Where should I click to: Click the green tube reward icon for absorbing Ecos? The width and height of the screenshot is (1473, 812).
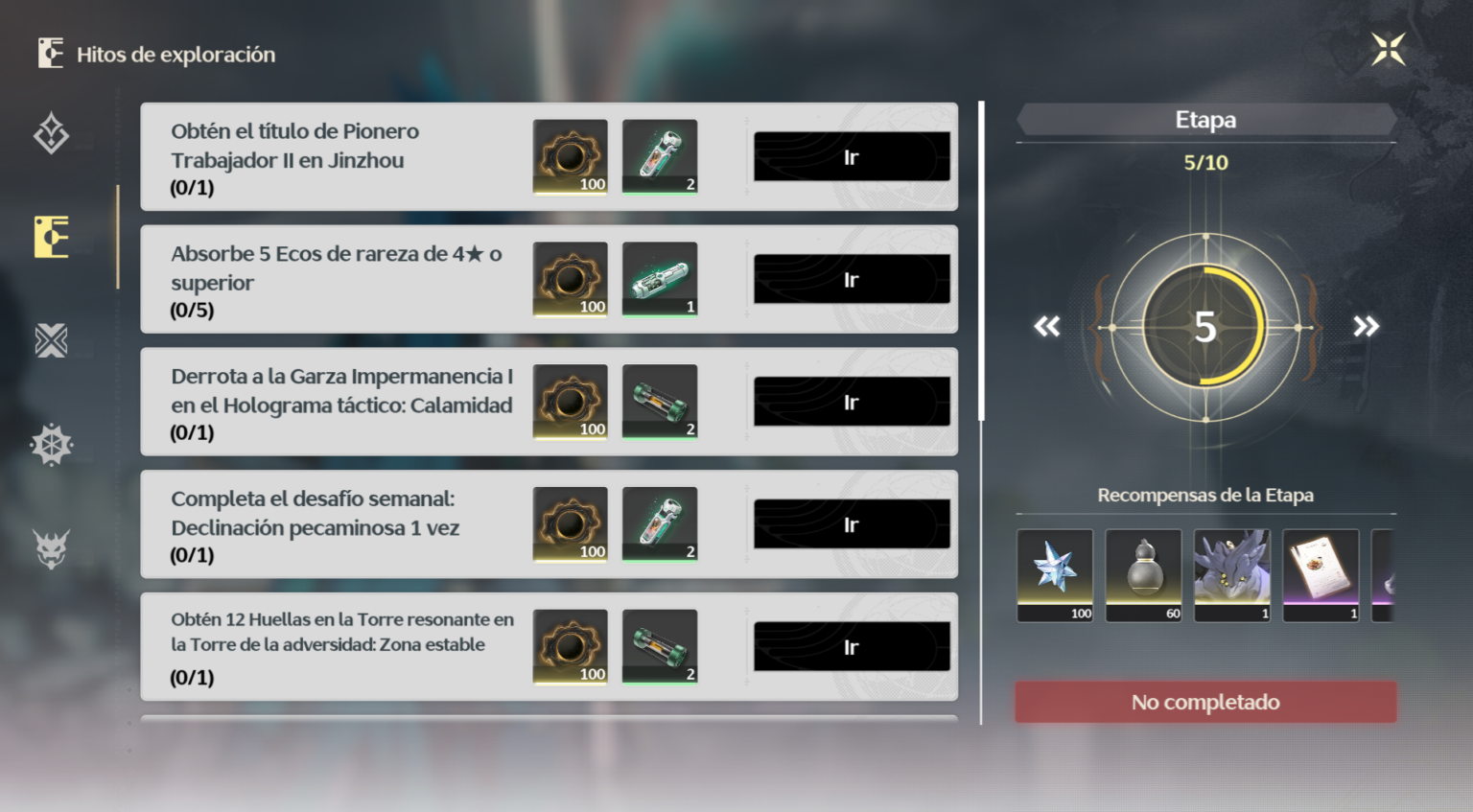click(660, 278)
